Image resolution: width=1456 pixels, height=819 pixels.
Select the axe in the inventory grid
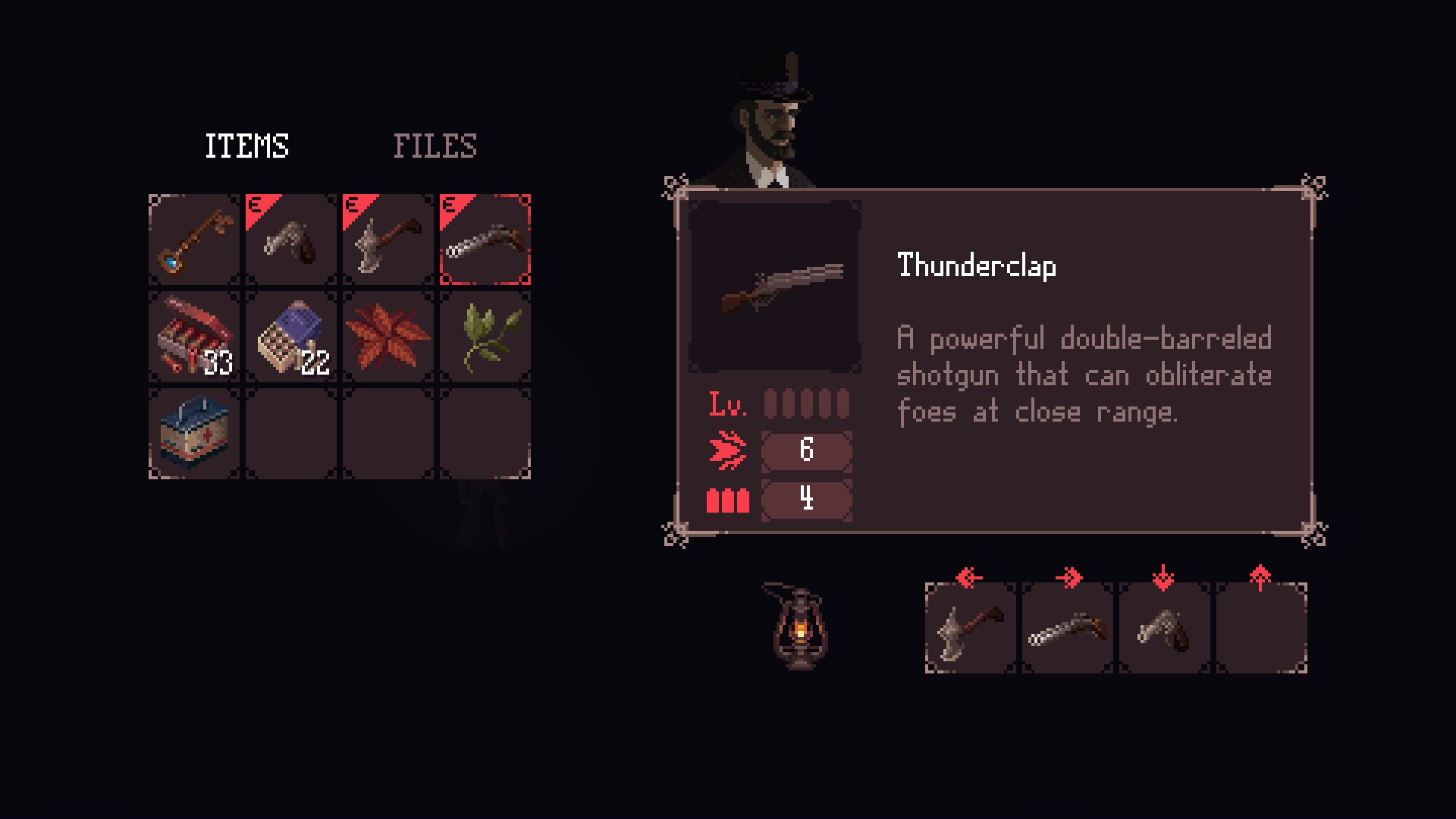coord(388,240)
